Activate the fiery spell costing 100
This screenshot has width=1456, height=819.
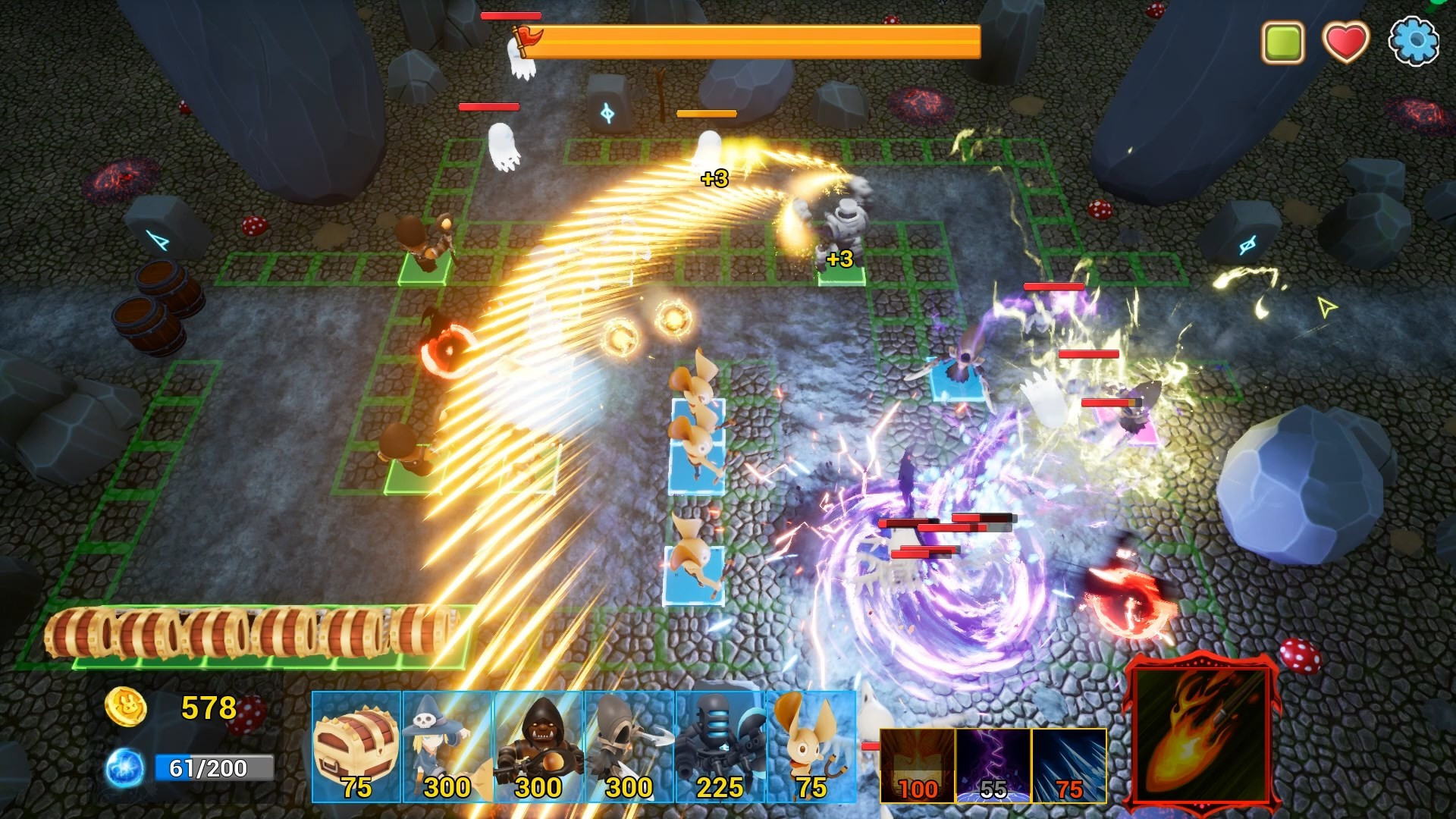tap(918, 765)
